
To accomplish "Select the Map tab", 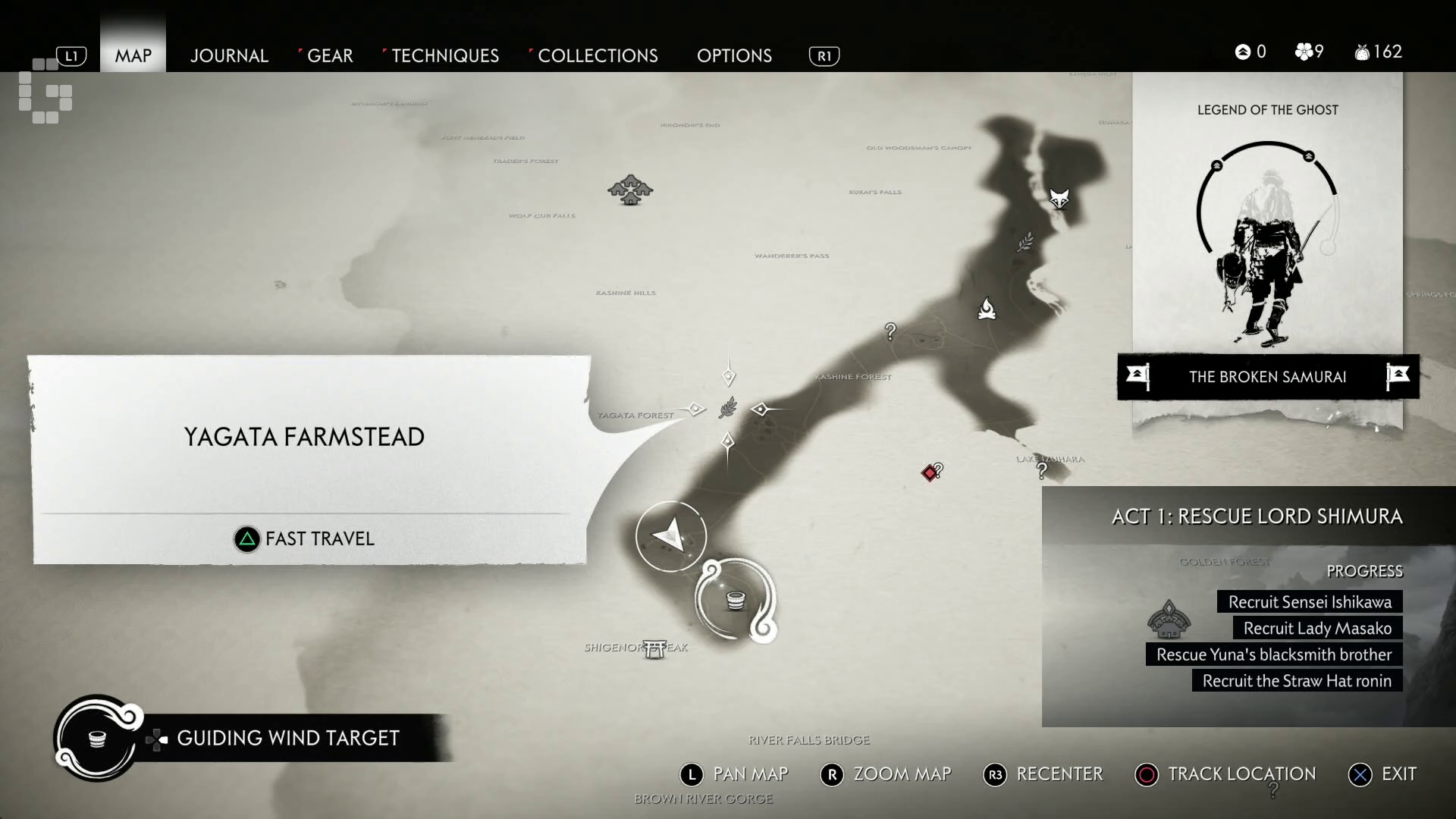I will (x=133, y=55).
